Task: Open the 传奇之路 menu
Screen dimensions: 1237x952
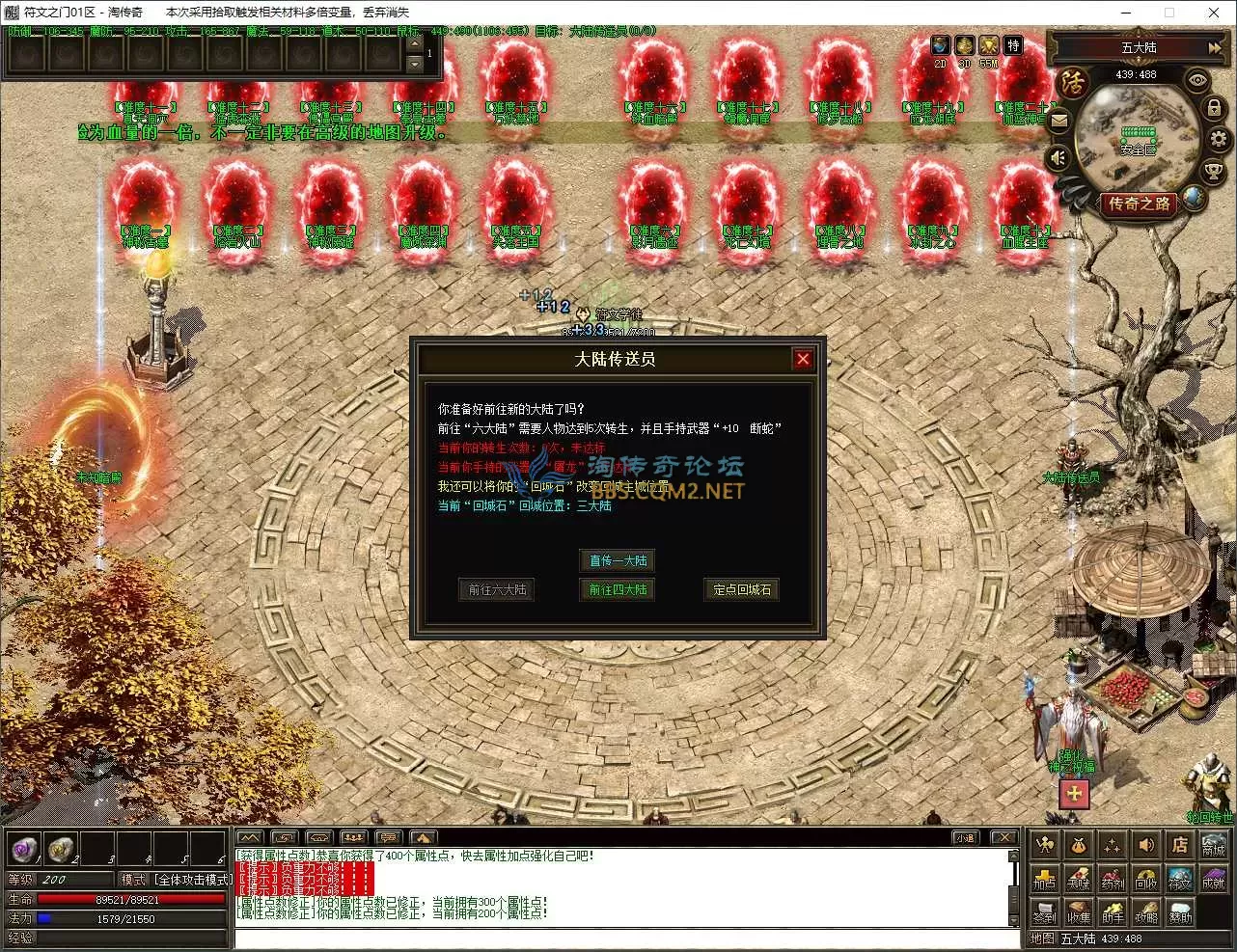Action: click(1140, 204)
